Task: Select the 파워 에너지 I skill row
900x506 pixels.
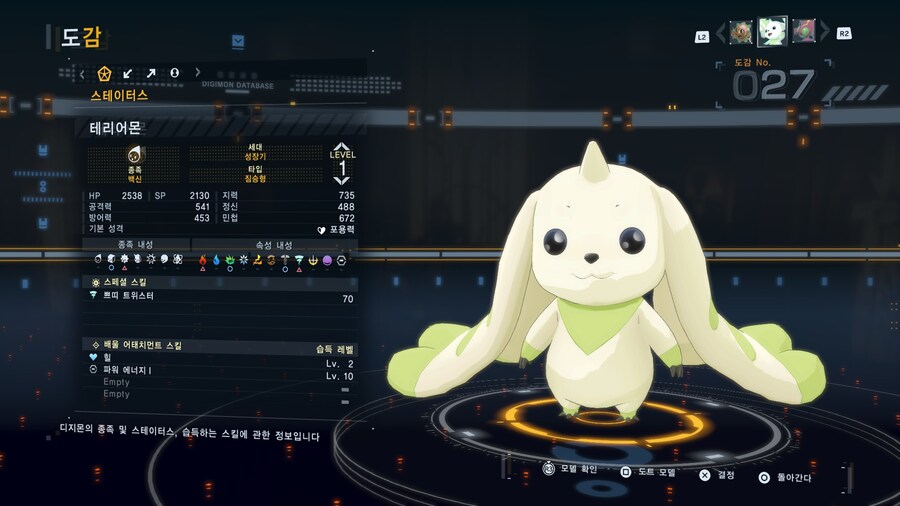Action: [x=220, y=370]
